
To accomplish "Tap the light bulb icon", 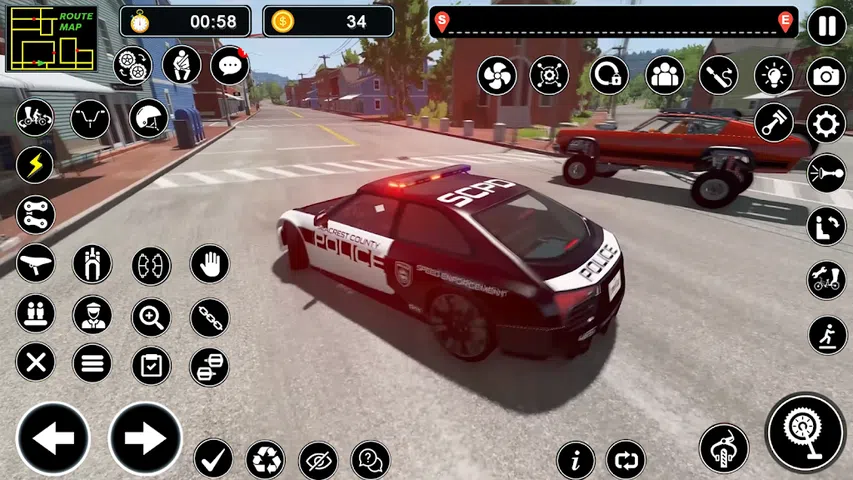I will tap(773, 75).
